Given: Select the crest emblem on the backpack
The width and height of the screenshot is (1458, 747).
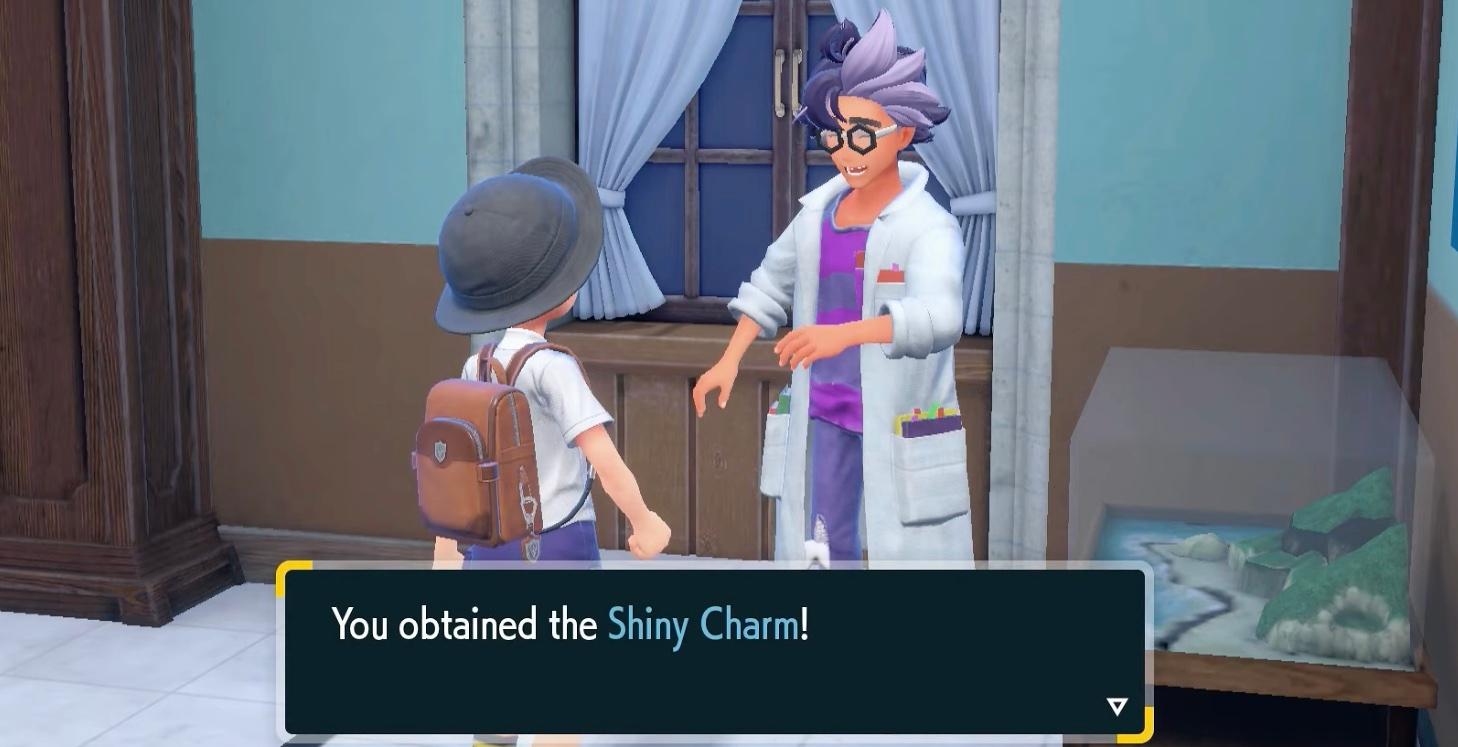Looking at the screenshot, I should [x=442, y=452].
